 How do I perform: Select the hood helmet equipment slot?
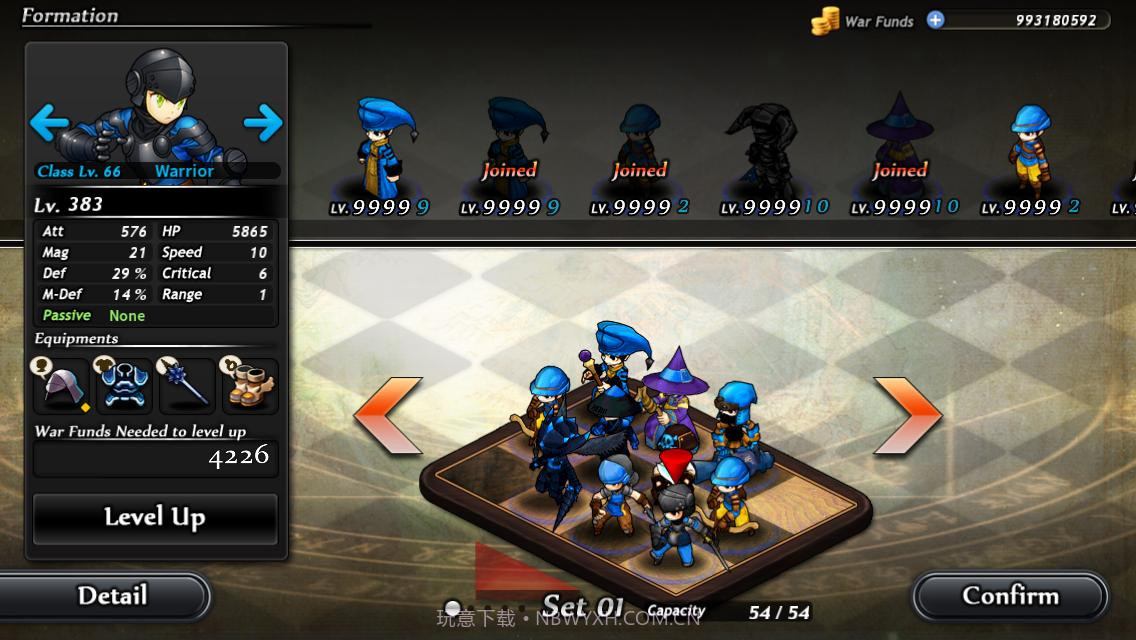coord(63,386)
